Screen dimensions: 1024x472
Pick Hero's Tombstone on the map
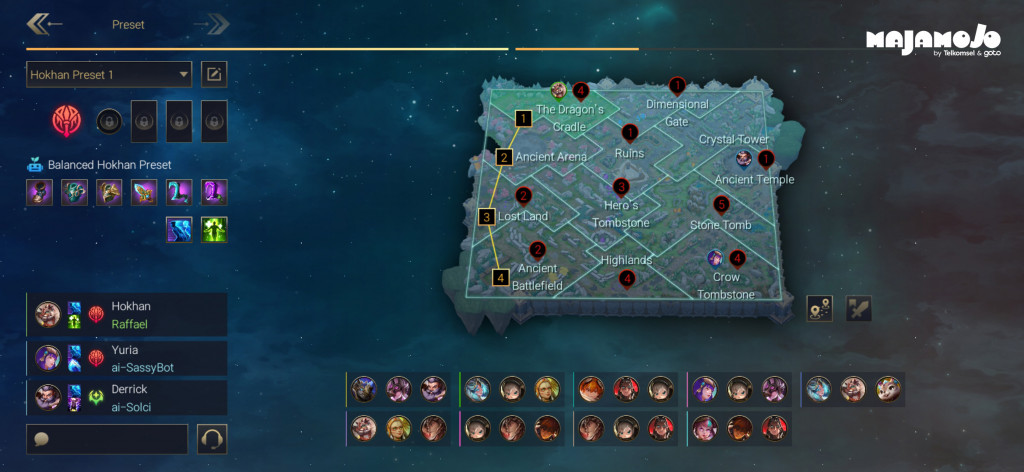pos(620,214)
